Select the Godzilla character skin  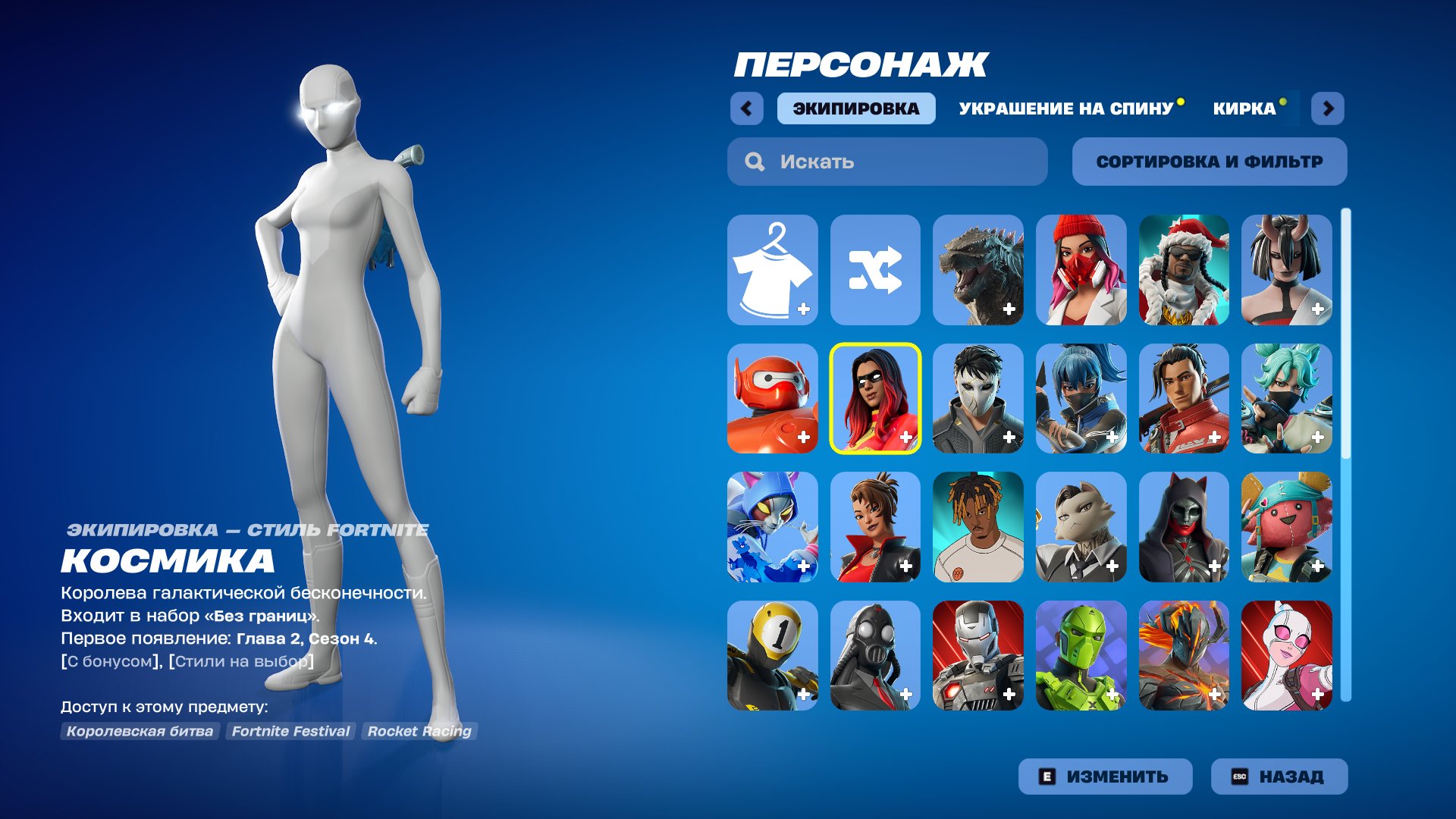978,269
